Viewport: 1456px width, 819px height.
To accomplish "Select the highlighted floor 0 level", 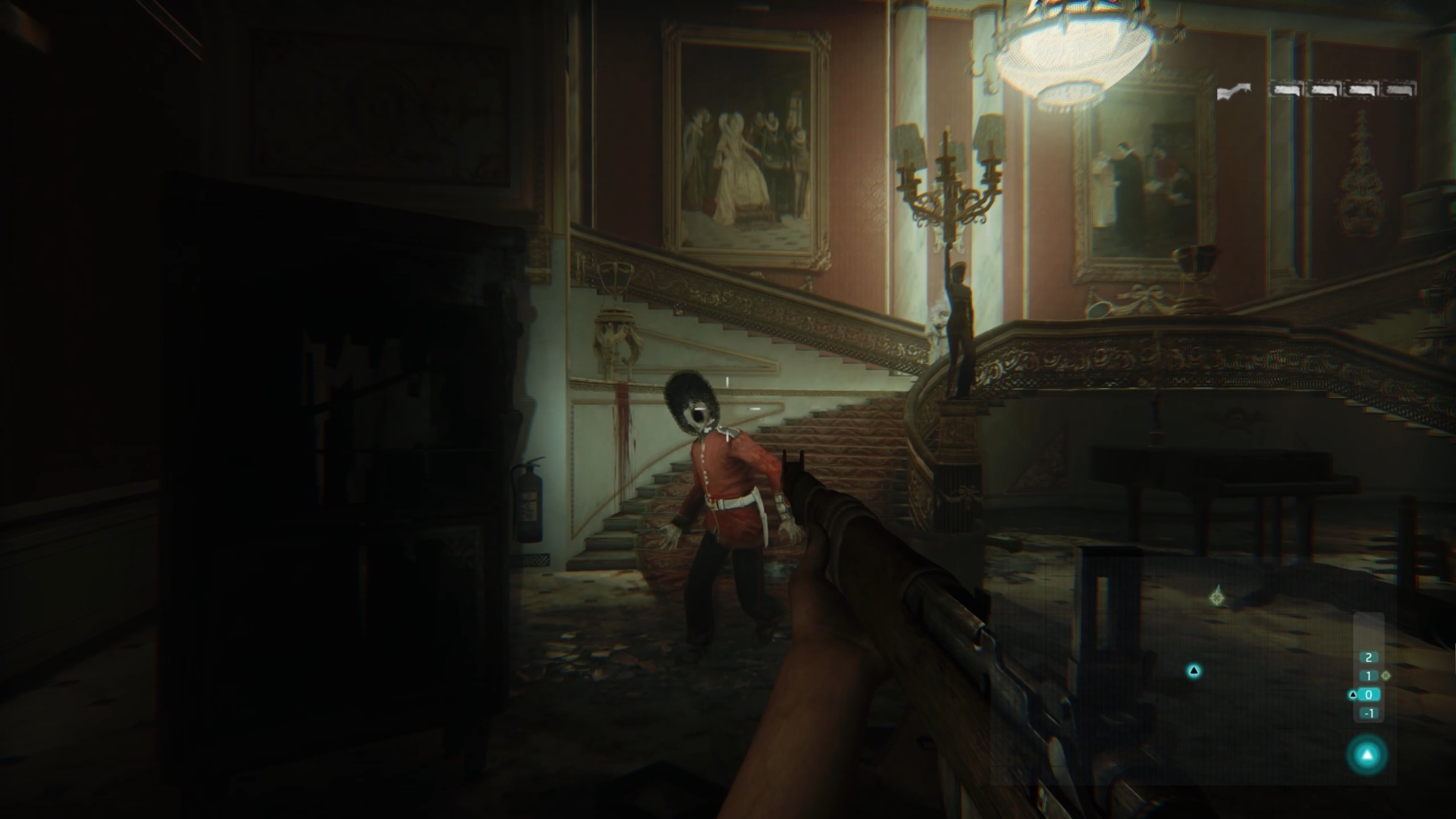I will point(1369,695).
